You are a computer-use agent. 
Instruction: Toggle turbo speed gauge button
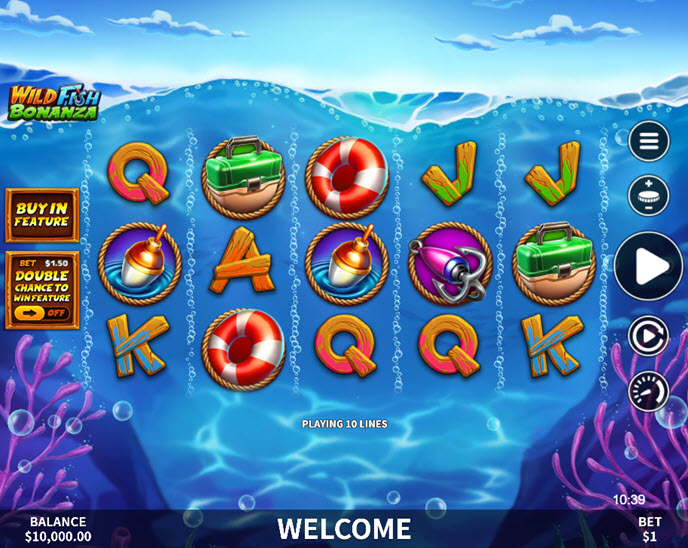click(x=648, y=390)
